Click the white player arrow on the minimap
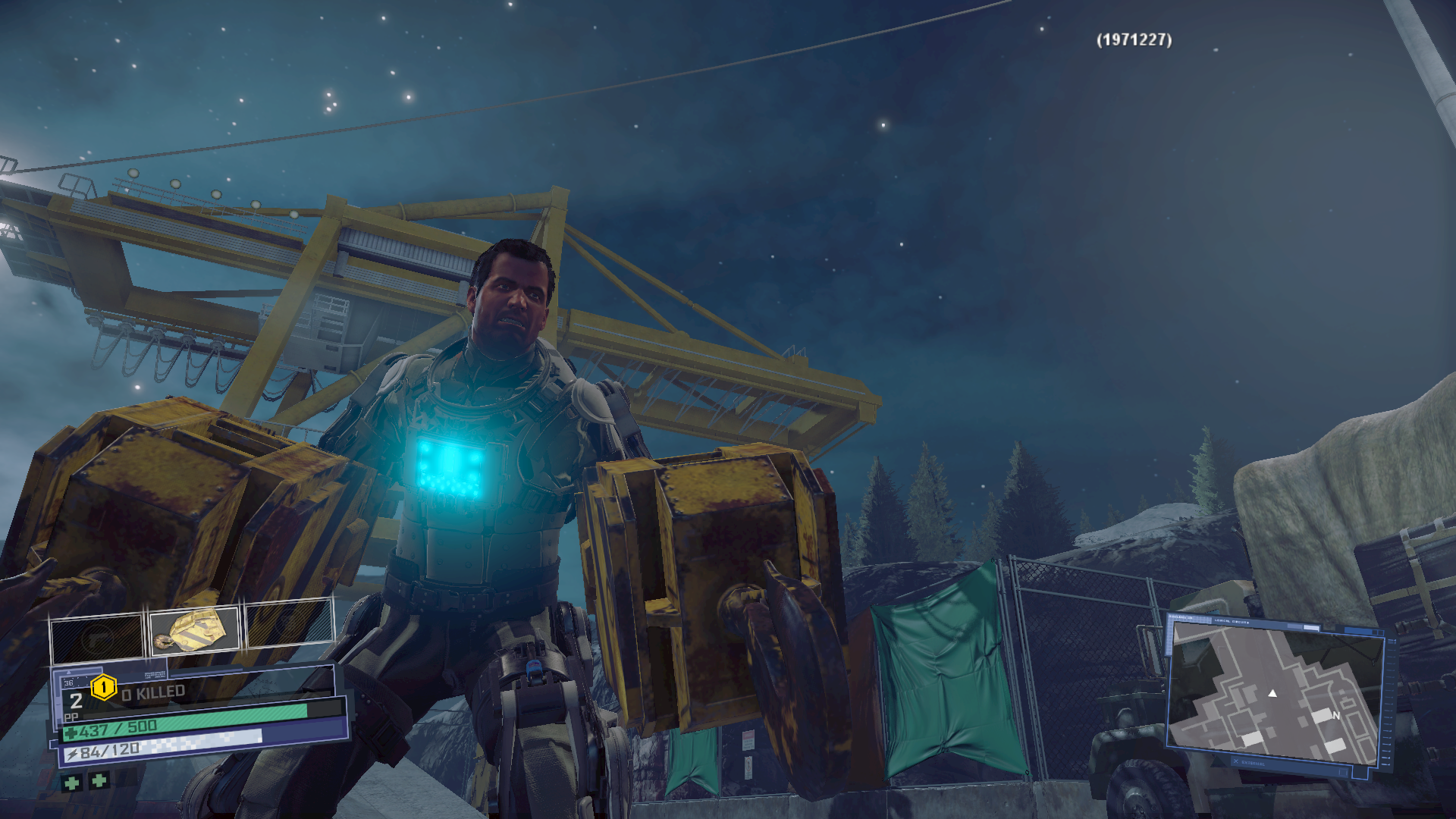Viewport: 1456px width, 819px height. (x=1272, y=695)
